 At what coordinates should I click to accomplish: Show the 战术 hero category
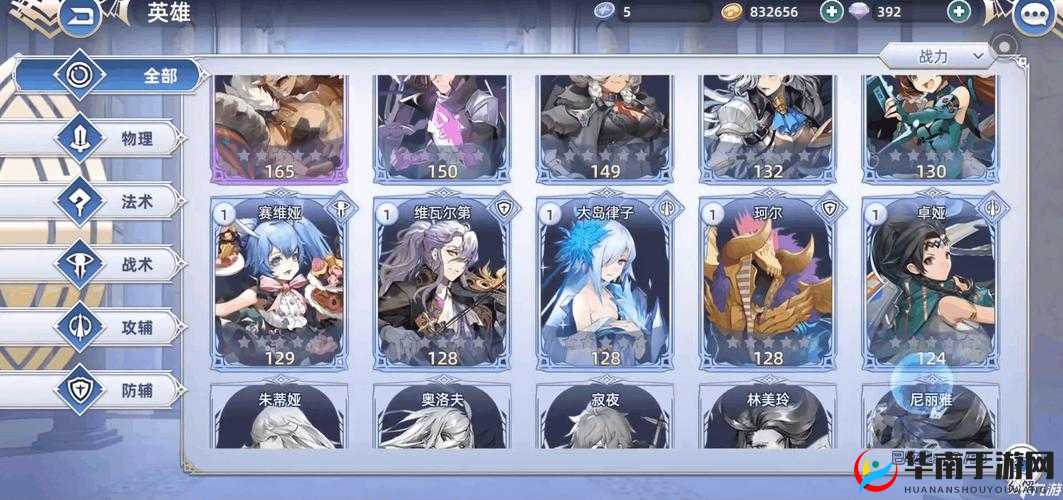(x=110, y=263)
